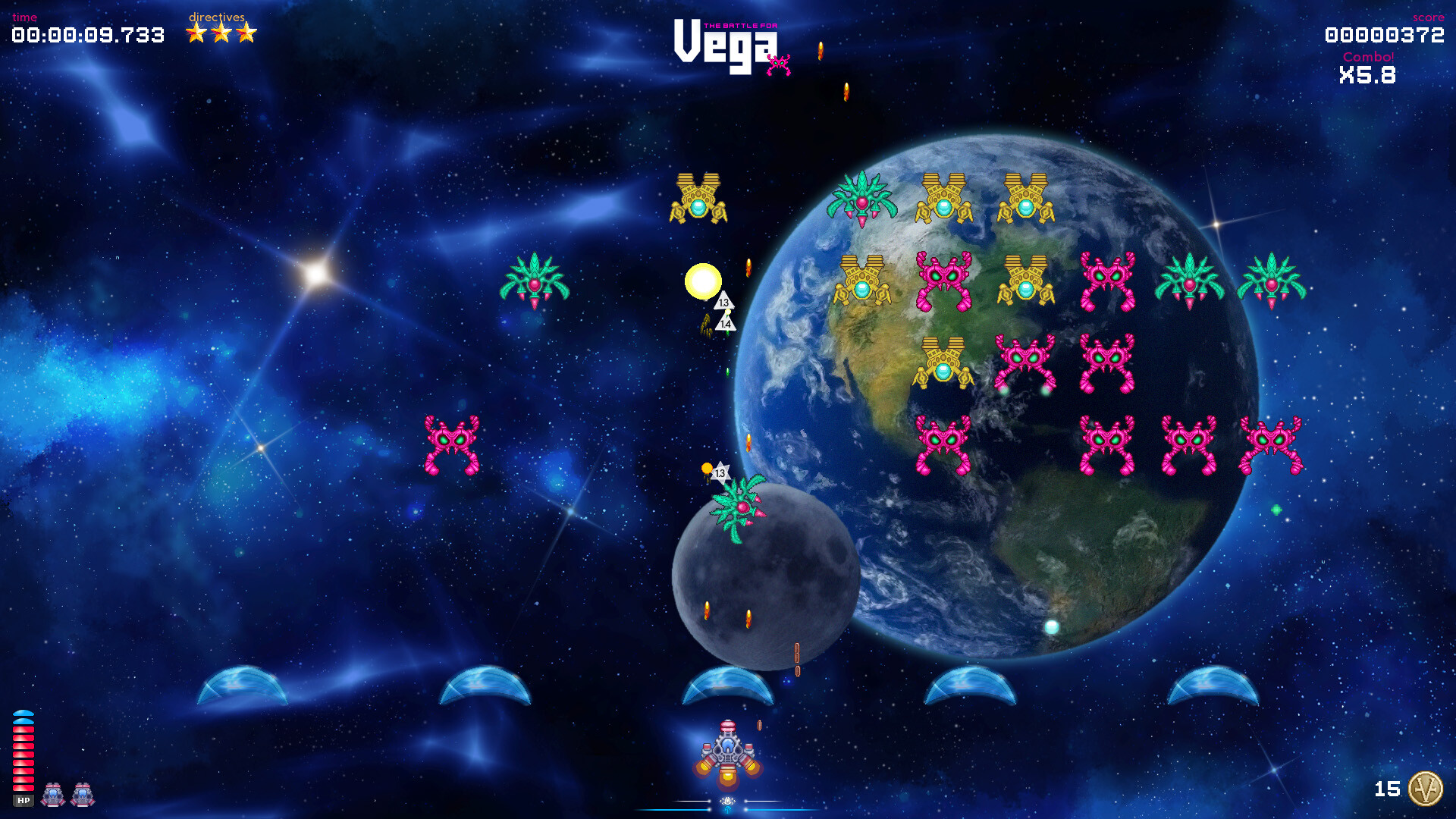Toggle the second directive star
This screenshot has width=1456, height=819.
point(221,32)
